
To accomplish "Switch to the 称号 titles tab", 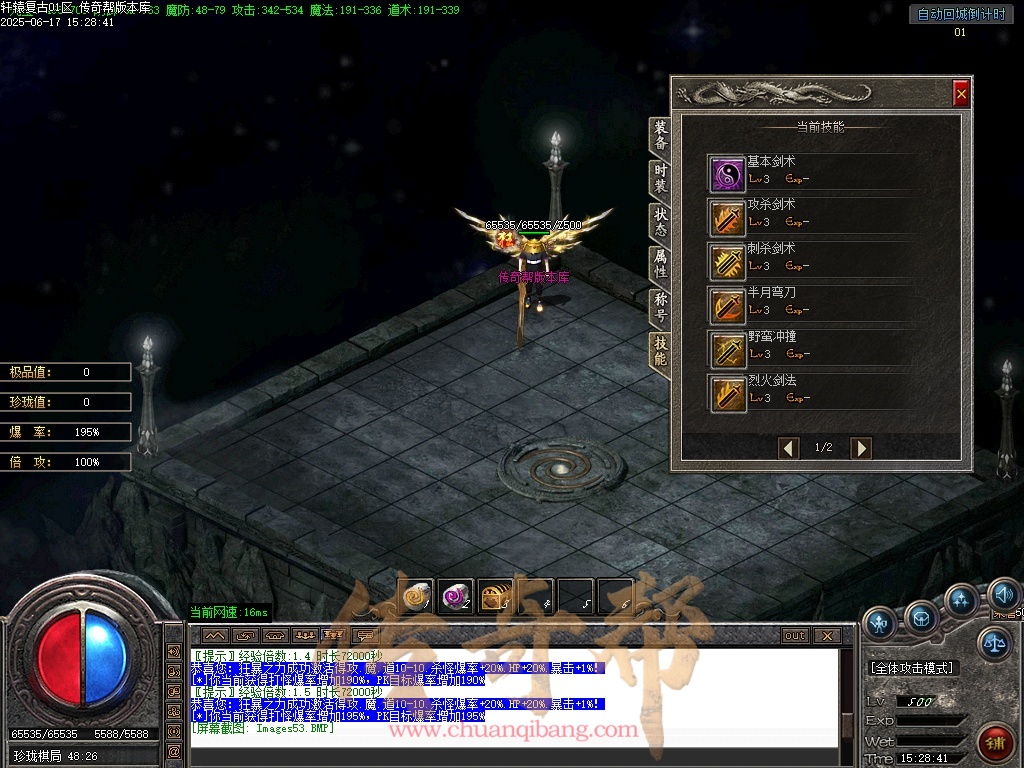I will click(660, 307).
